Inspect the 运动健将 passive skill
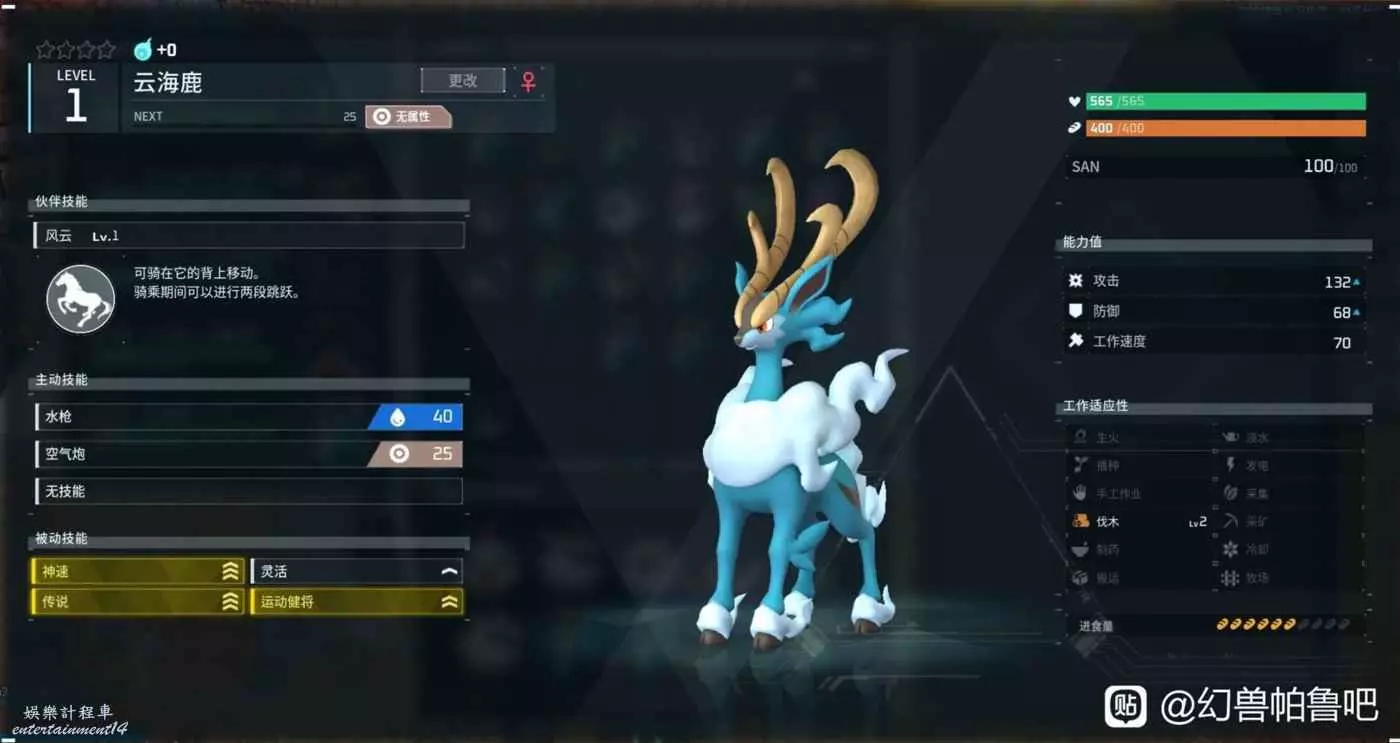Image resolution: width=1400 pixels, height=743 pixels. click(356, 602)
